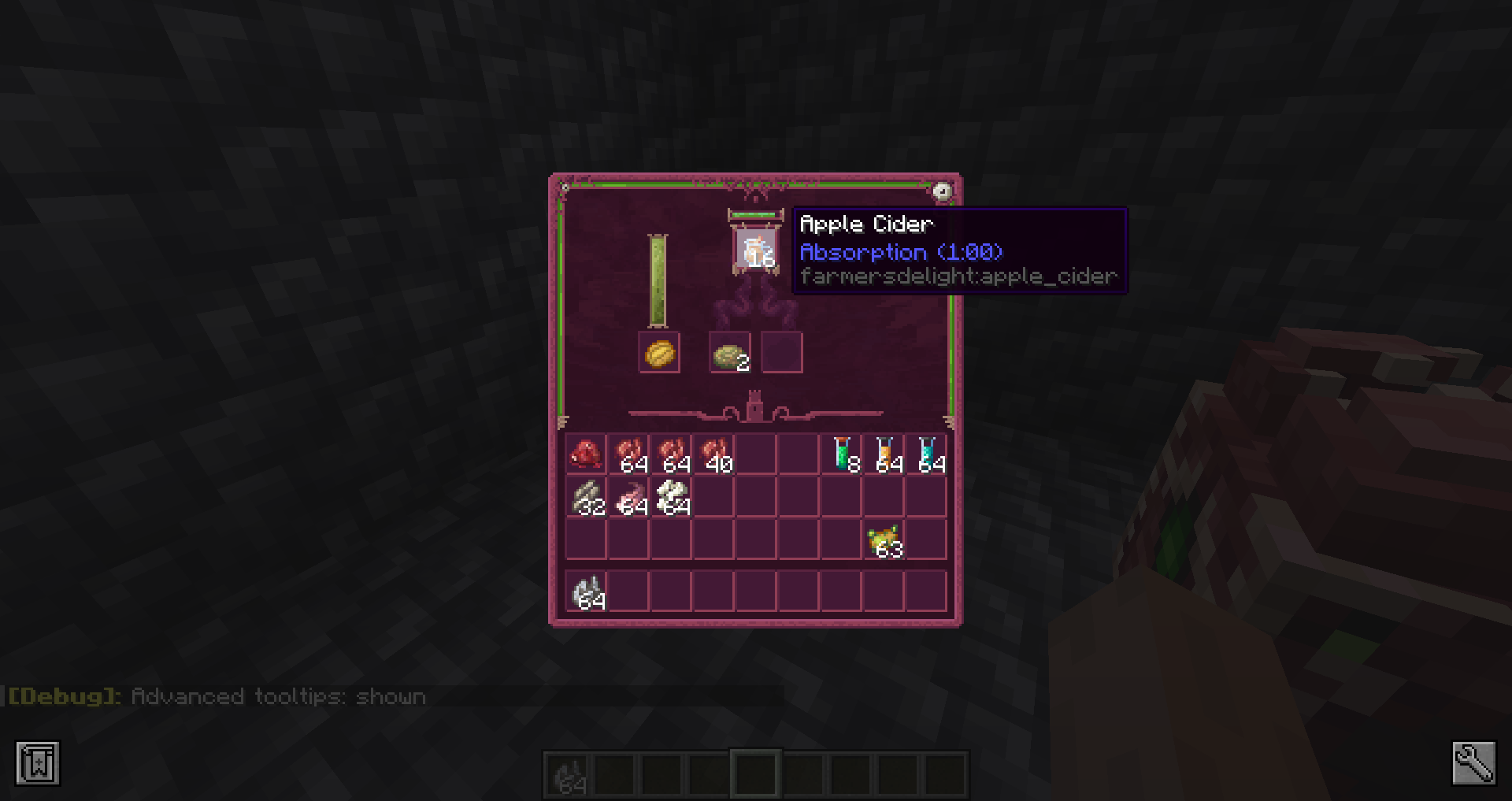This screenshot has width=1512, height=801.
Task: Open the book icon in the corner
Action: (x=38, y=762)
